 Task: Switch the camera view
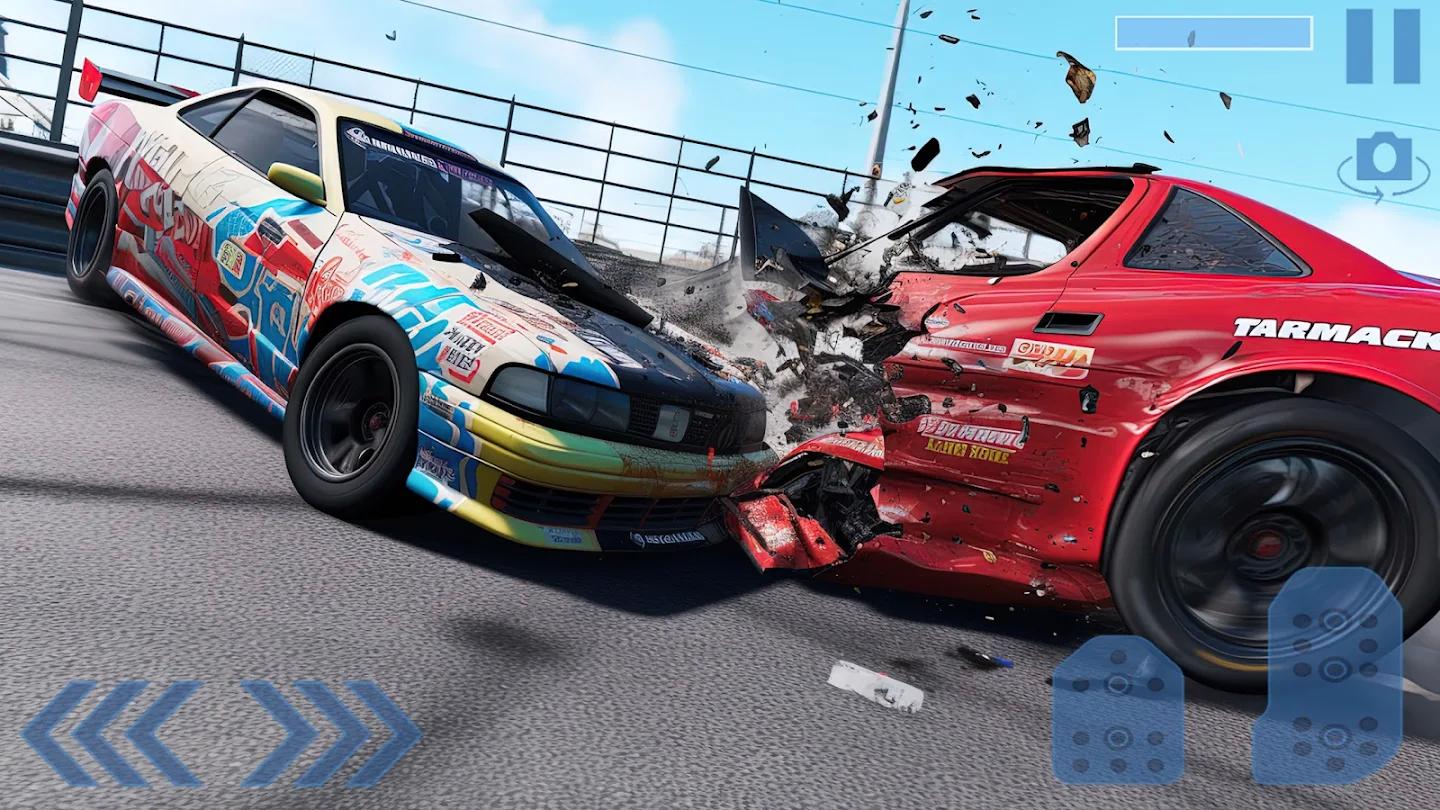click(x=1384, y=163)
